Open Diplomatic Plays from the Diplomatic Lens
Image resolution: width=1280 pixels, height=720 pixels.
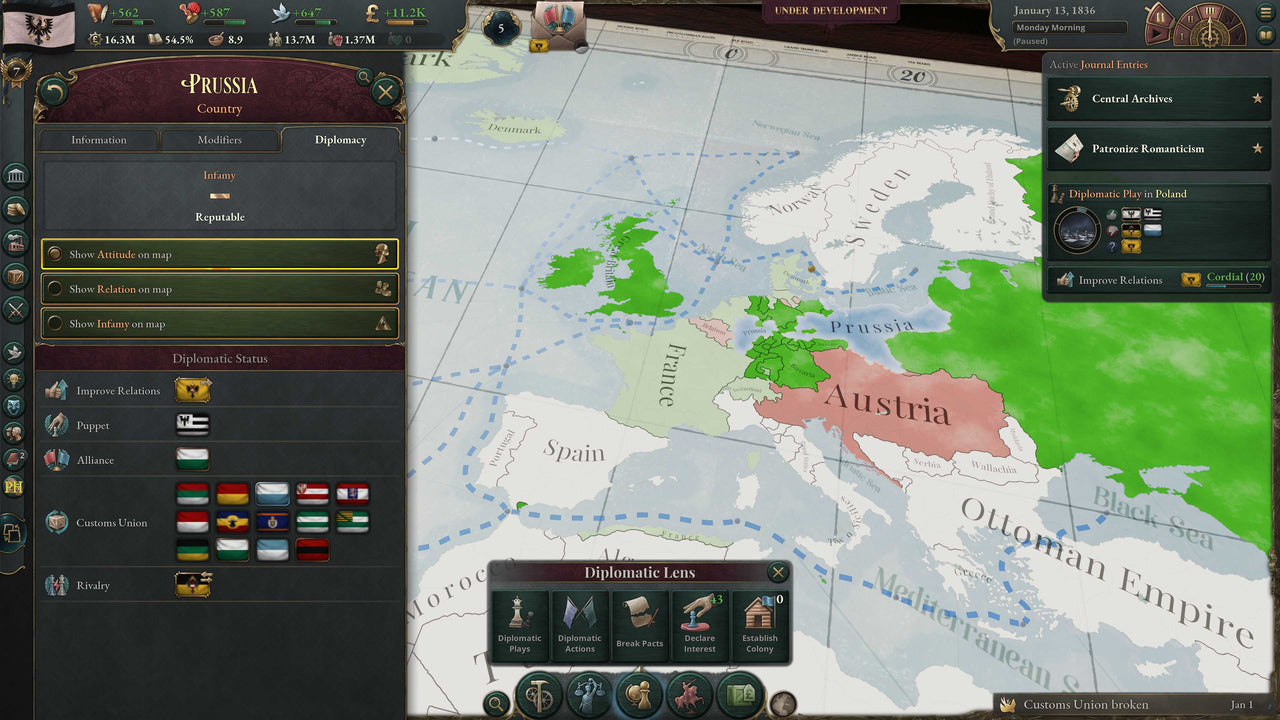click(520, 625)
